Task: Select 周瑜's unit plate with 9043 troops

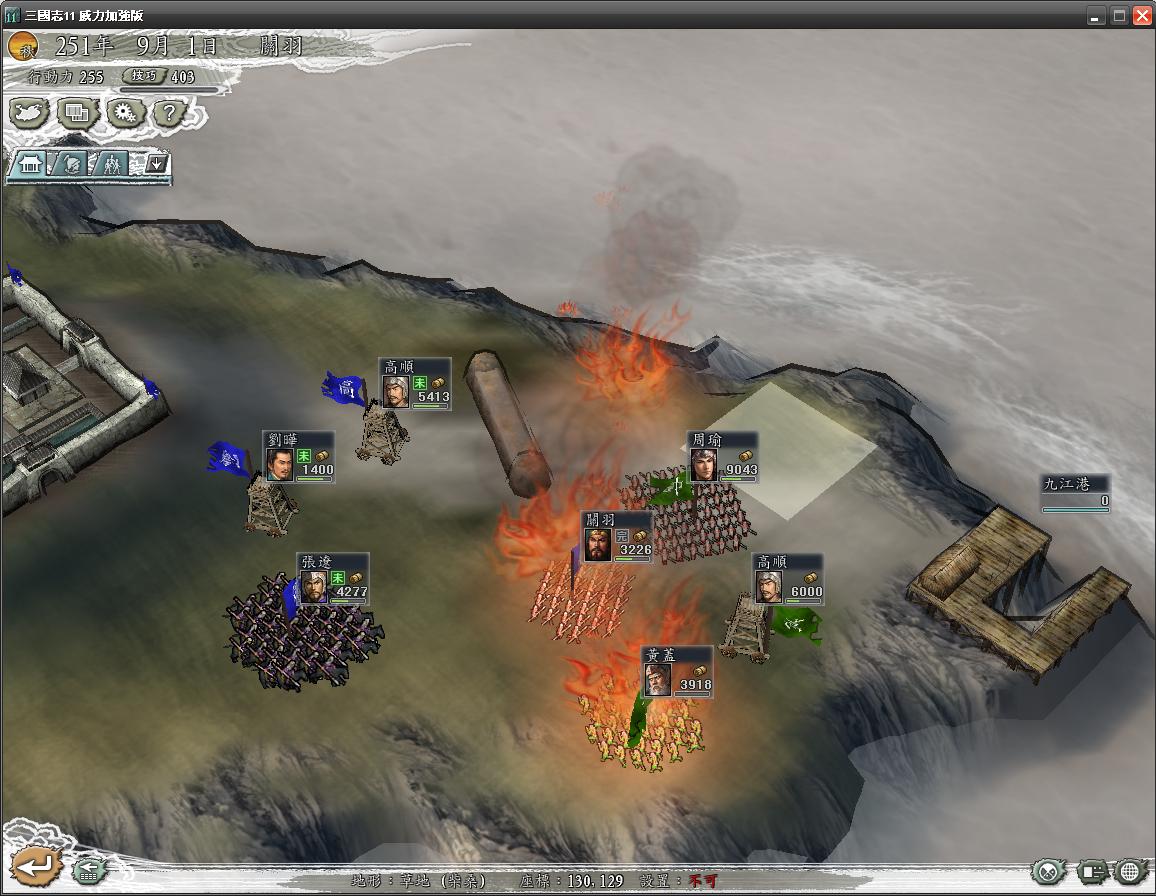Action: (x=722, y=457)
